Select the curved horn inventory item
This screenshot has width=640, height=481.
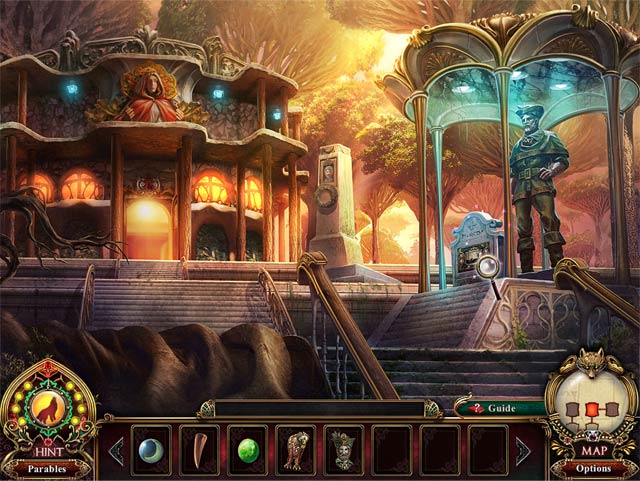coord(199,449)
